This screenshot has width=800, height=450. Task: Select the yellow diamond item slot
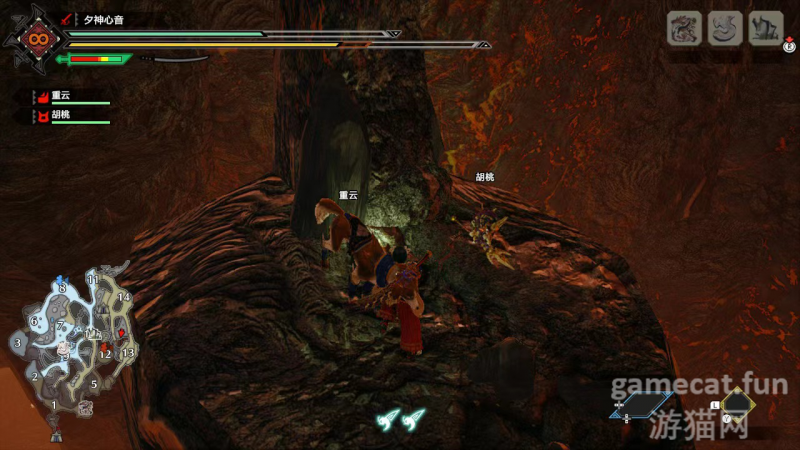pos(738,404)
